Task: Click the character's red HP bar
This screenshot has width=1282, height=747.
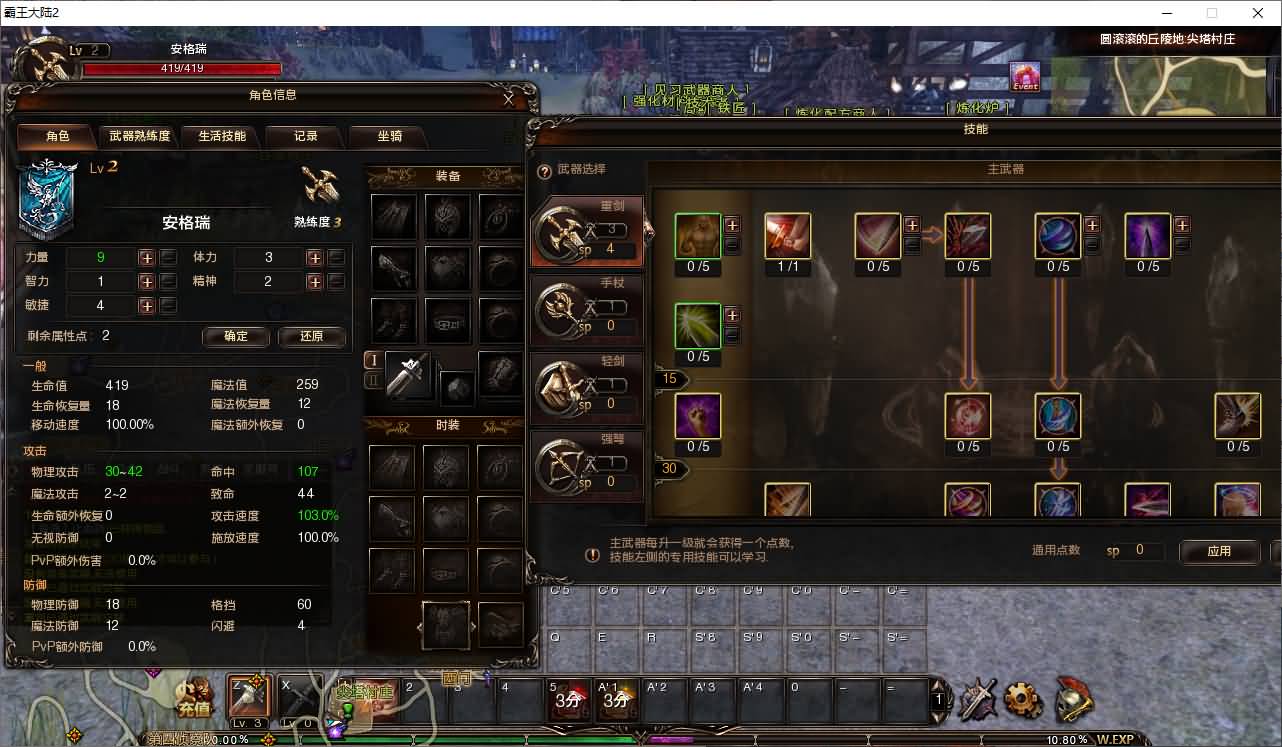Action: click(x=180, y=69)
